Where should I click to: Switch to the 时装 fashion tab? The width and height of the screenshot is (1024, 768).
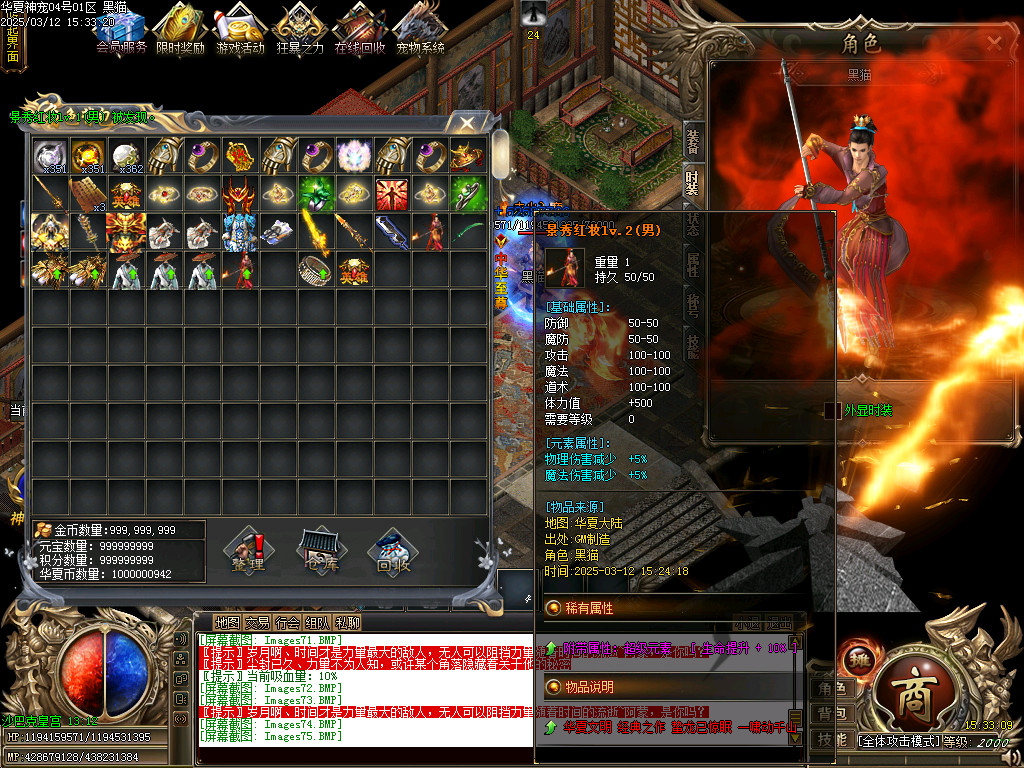pyautogui.click(x=692, y=183)
